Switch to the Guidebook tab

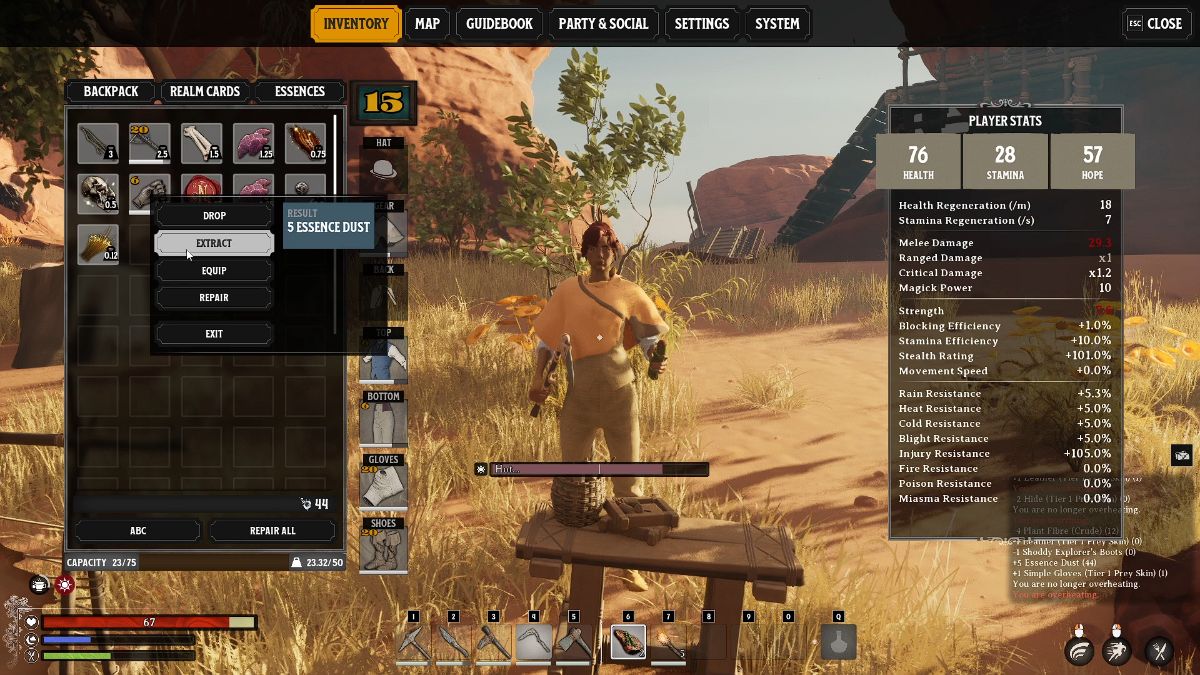point(500,24)
